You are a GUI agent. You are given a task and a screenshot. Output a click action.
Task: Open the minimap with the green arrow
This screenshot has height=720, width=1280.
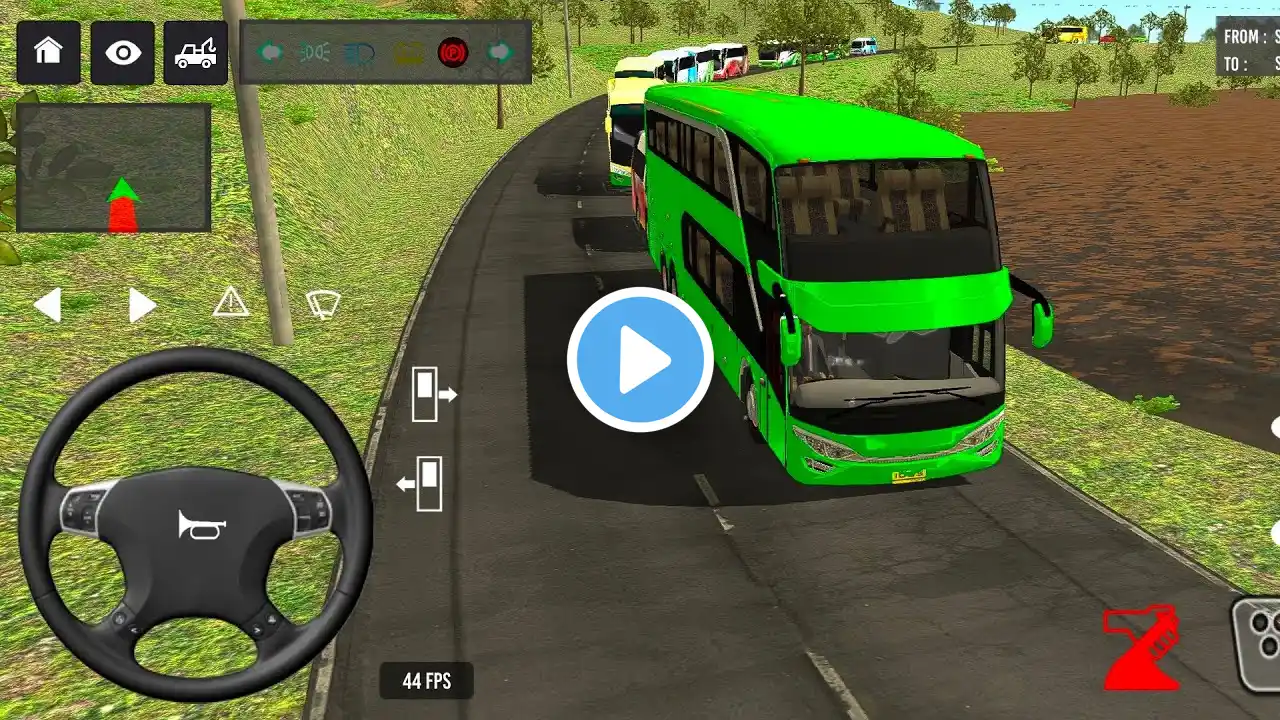(x=113, y=168)
